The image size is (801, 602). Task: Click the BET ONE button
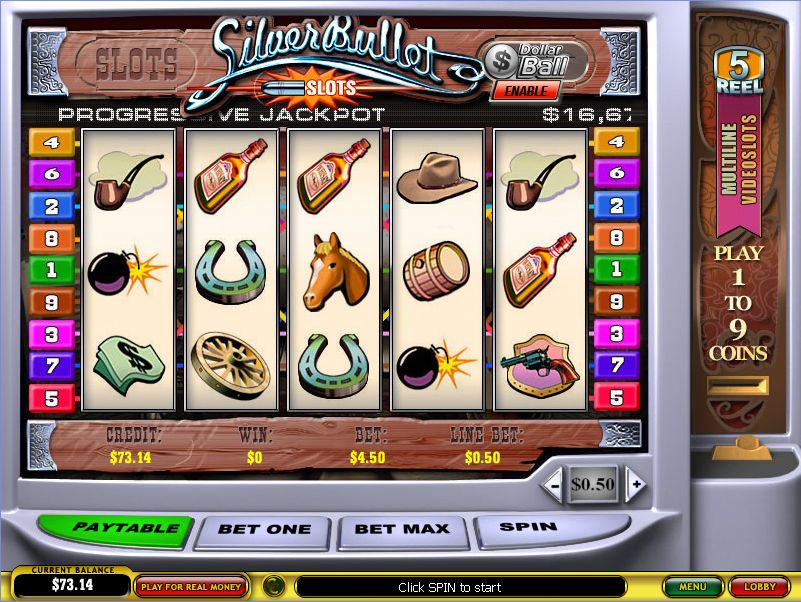(x=265, y=529)
